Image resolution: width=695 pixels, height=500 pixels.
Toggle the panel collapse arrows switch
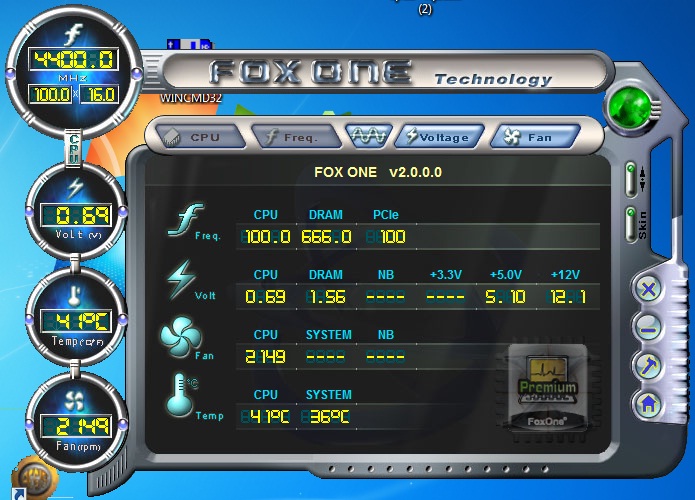coord(631,179)
